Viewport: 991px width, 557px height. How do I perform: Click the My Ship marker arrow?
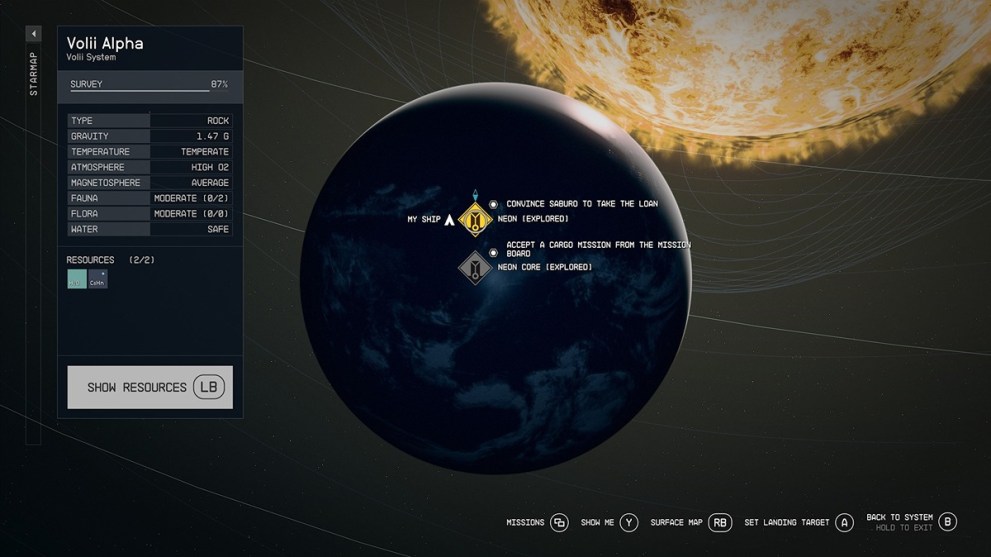click(449, 219)
